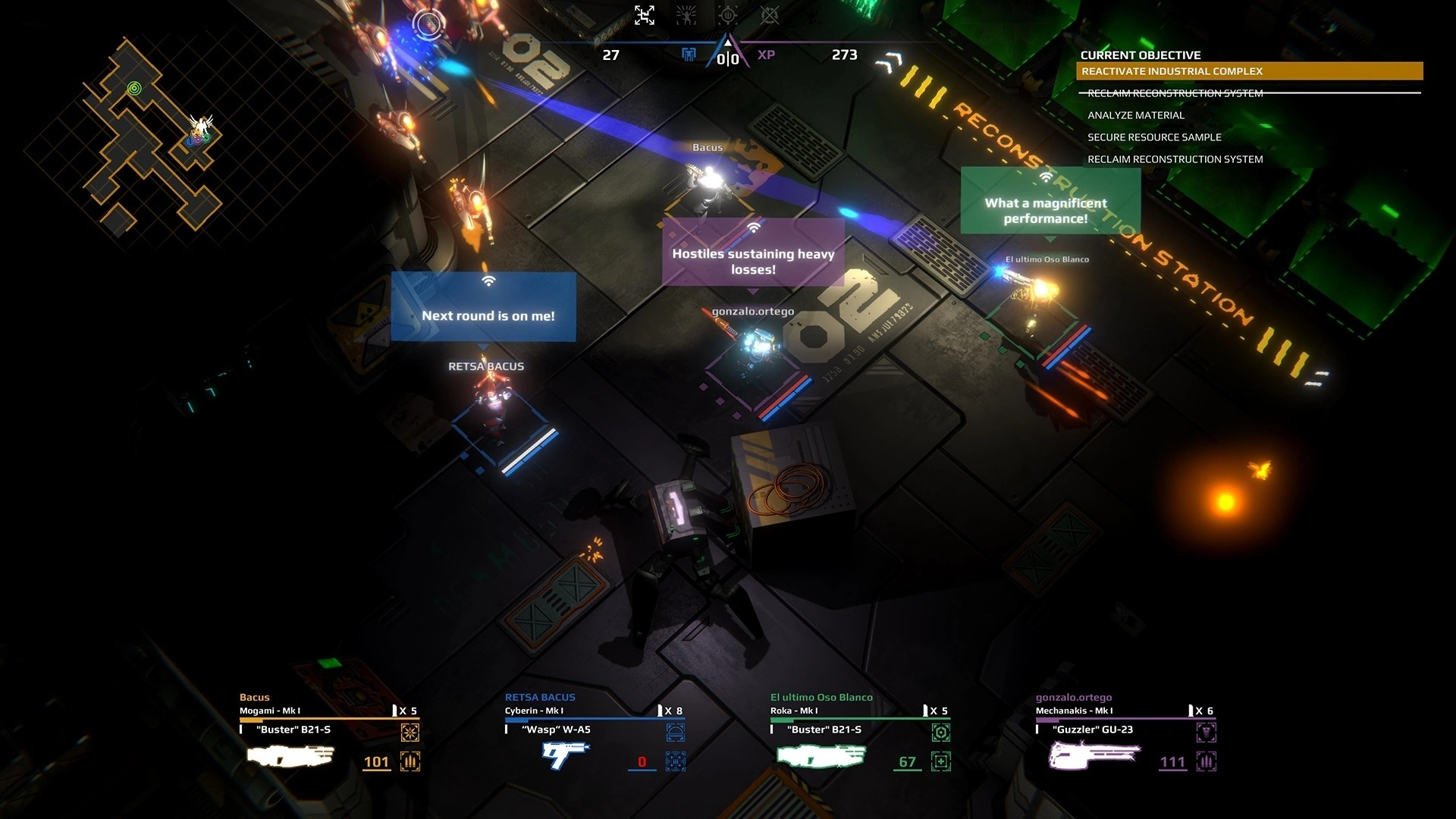Select the expanding arrows icon at top
This screenshot has width=1456, height=819.
click(645, 15)
